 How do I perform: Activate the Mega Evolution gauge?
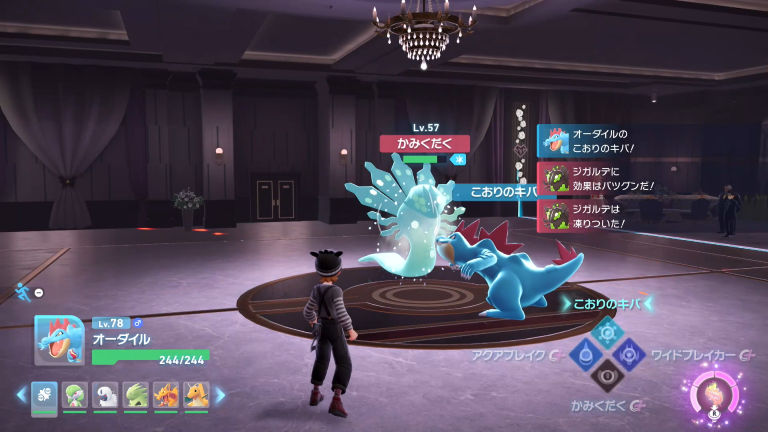point(716,392)
